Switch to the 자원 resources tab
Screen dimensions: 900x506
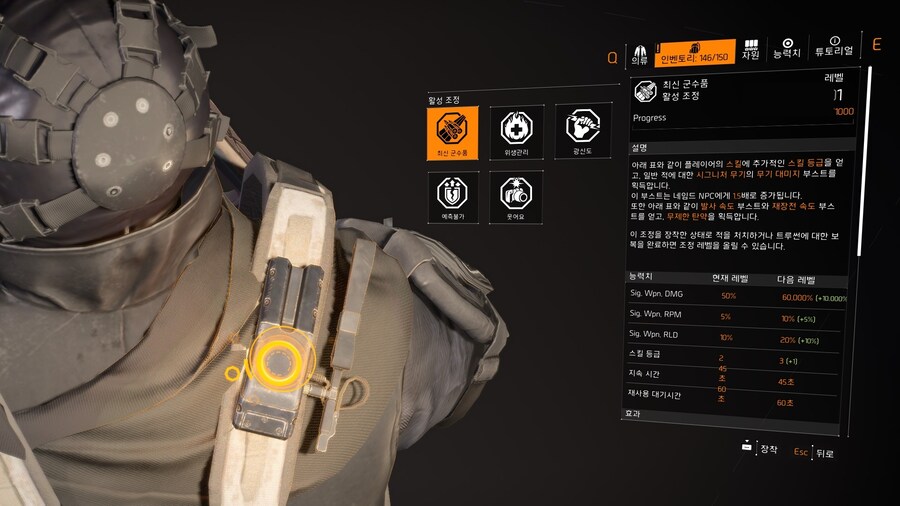tap(750, 51)
